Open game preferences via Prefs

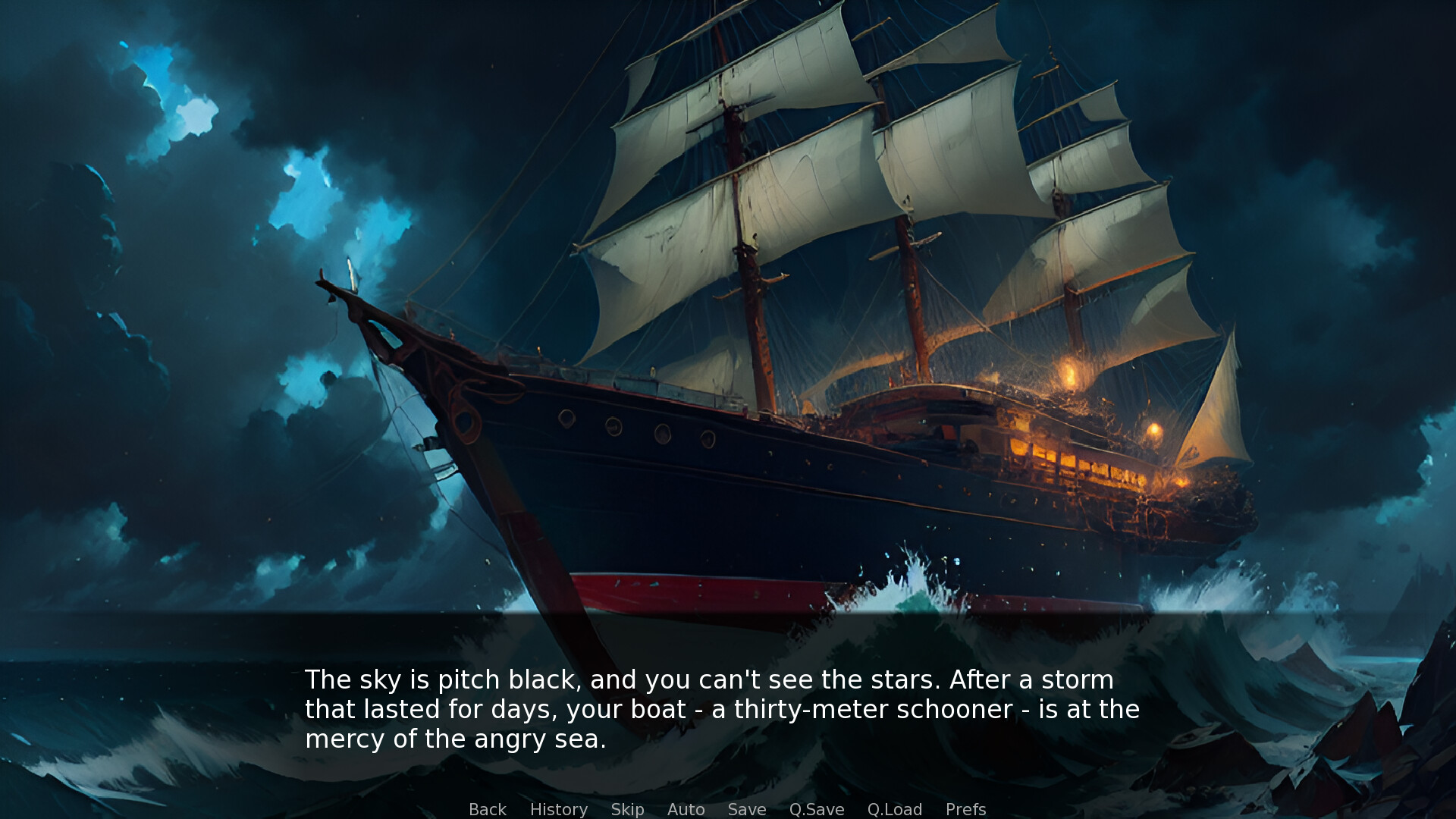(x=966, y=809)
